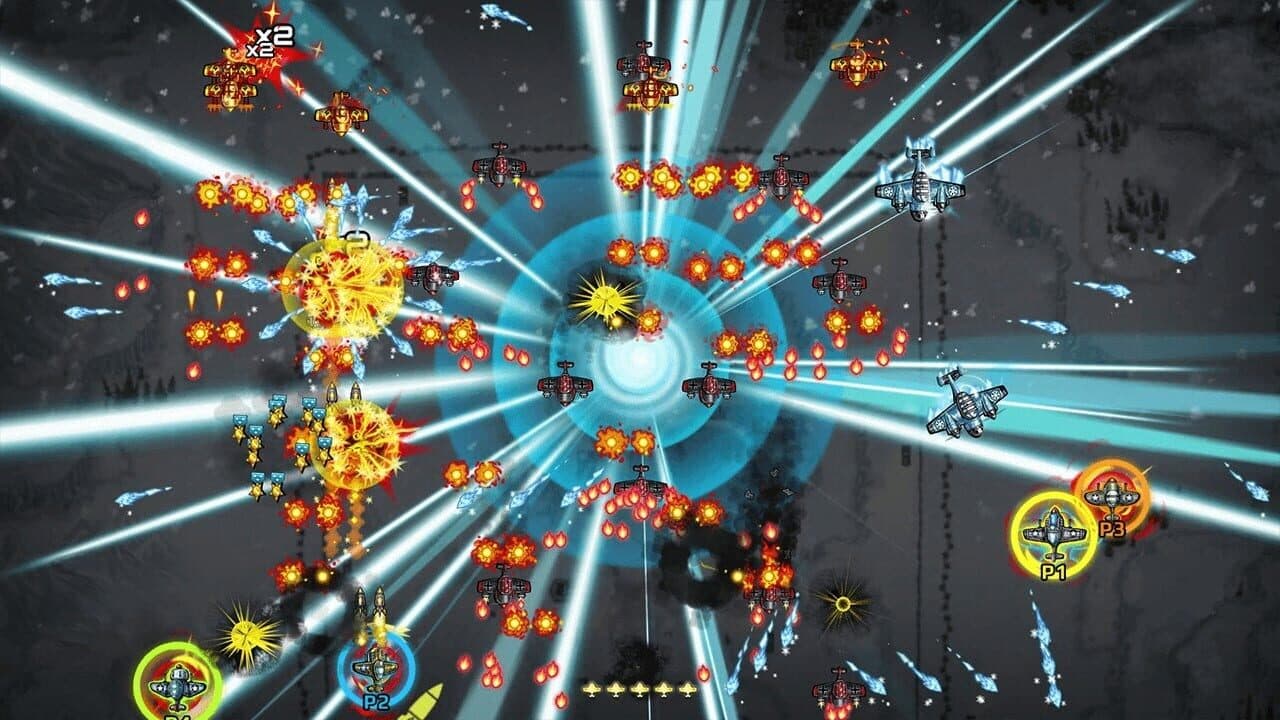Click the burning enemy squadron top left
This screenshot has height=720, width=1280.
[230, 80]
